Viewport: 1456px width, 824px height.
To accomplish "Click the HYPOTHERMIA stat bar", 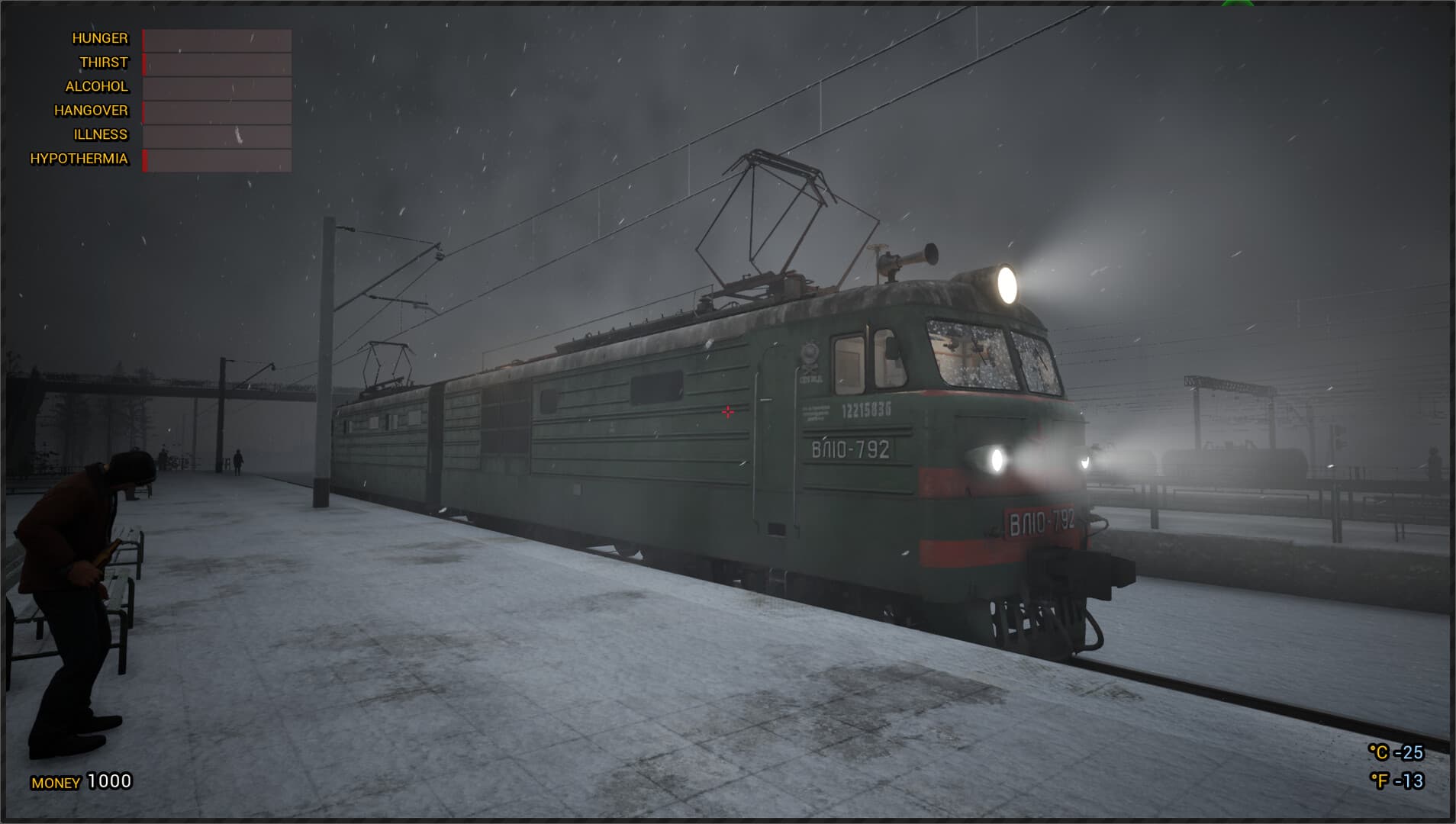I will tap(216, 159).
